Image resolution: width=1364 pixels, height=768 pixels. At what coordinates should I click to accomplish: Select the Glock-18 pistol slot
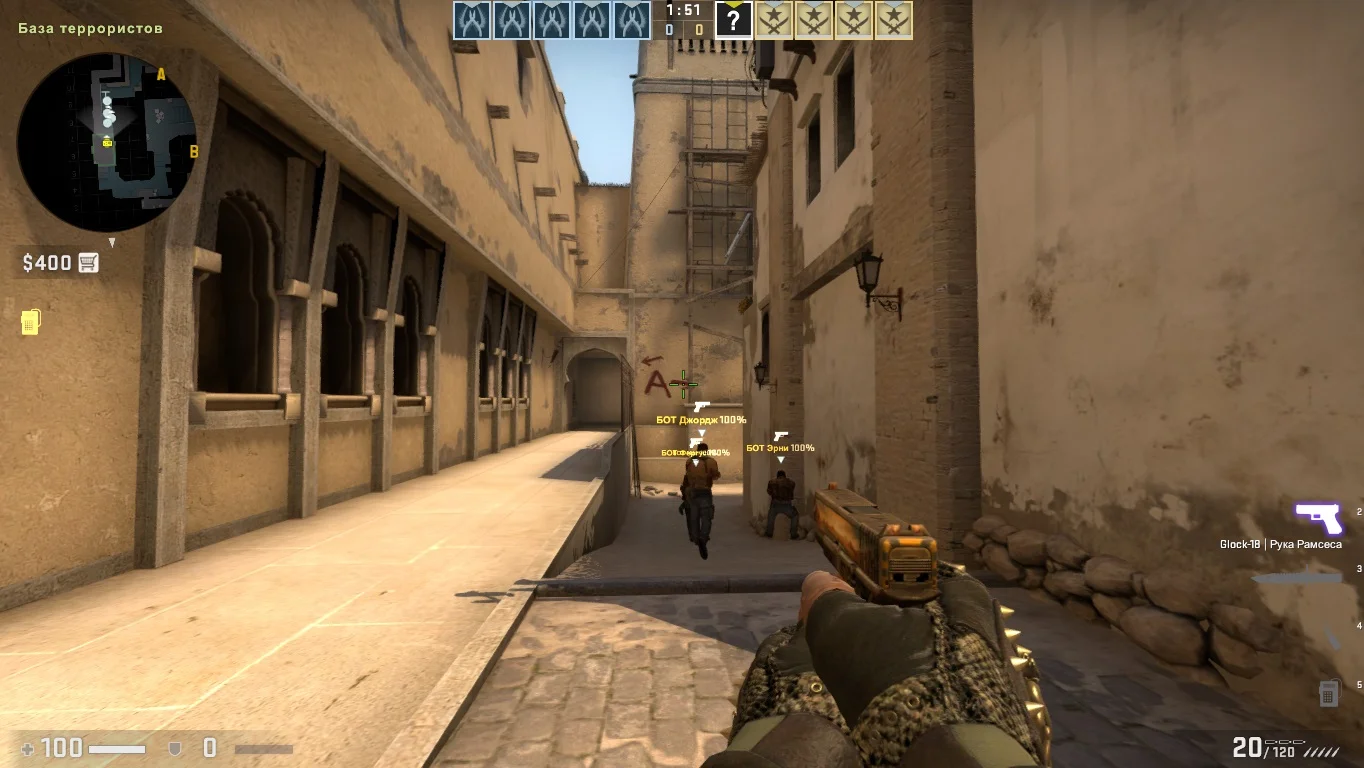click(x=1318, y=519)
